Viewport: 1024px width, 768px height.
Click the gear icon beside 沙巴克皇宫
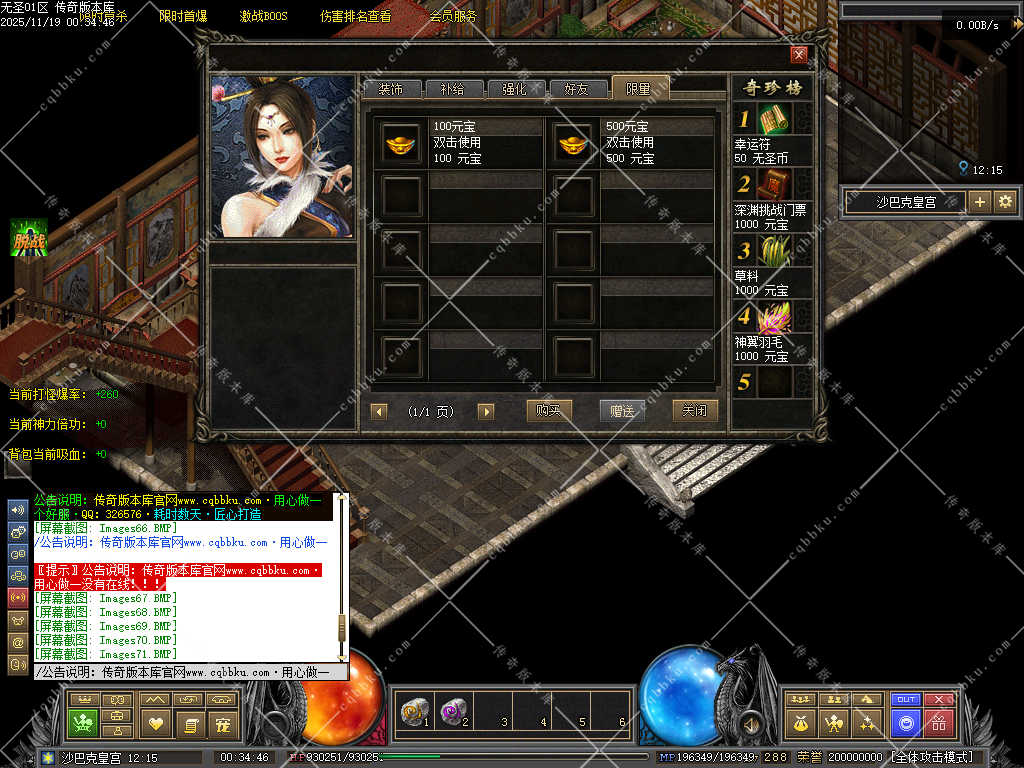1005,201
